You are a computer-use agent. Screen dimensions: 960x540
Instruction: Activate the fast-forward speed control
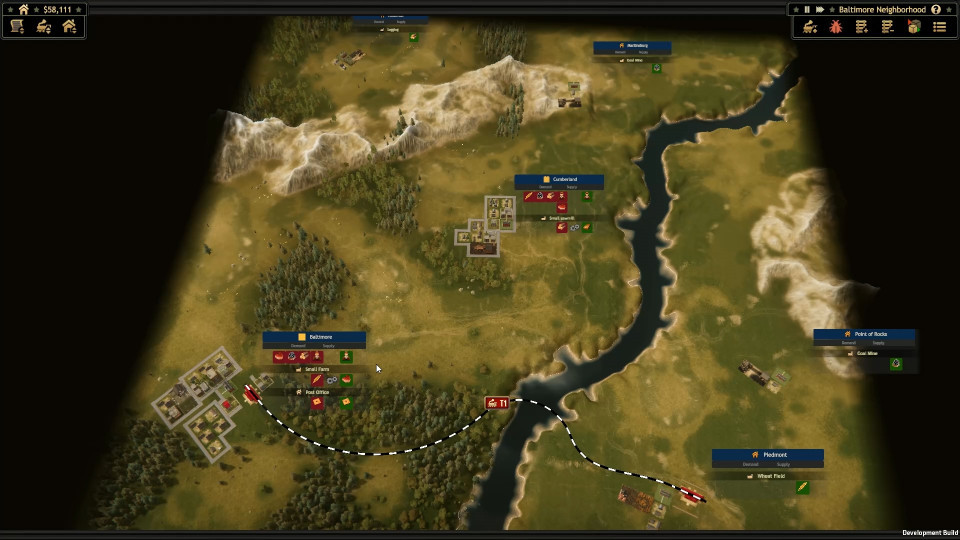coord(820,9)
